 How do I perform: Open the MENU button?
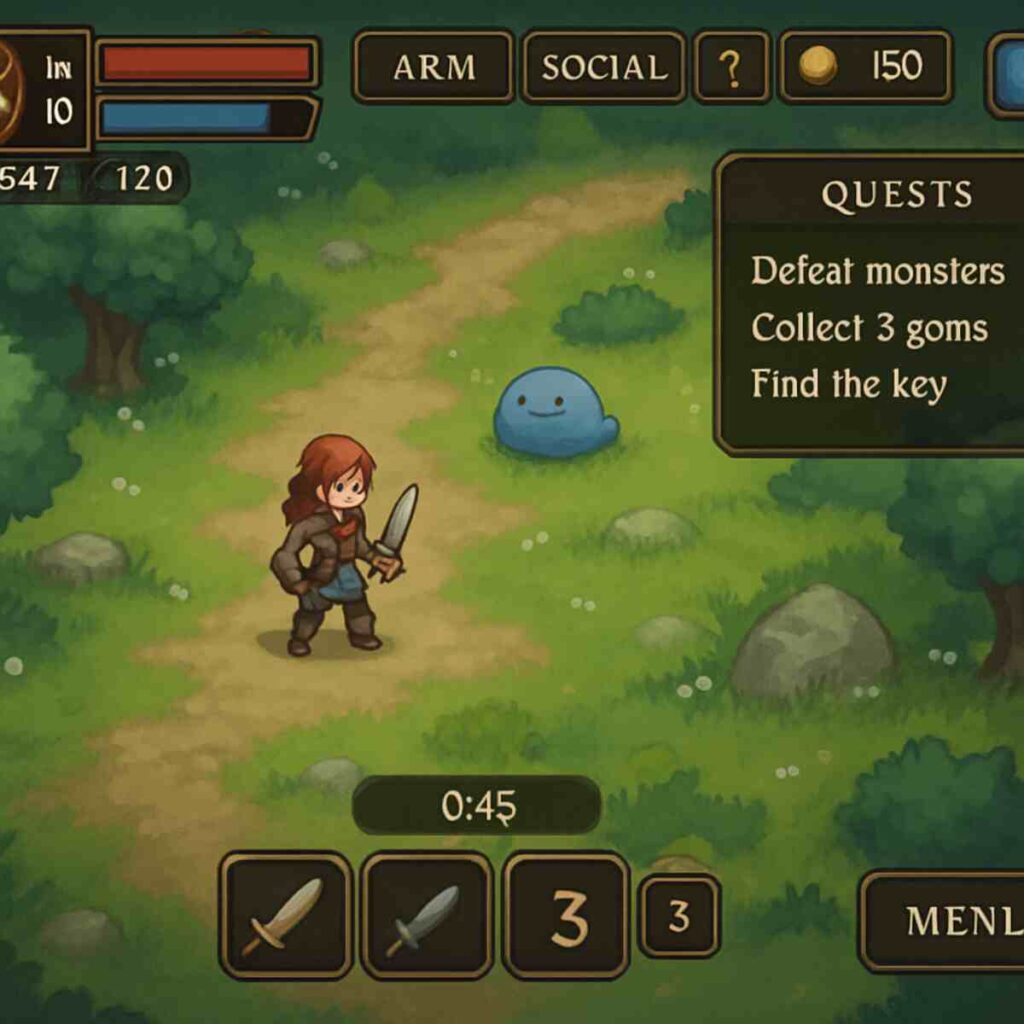(945, 921)
